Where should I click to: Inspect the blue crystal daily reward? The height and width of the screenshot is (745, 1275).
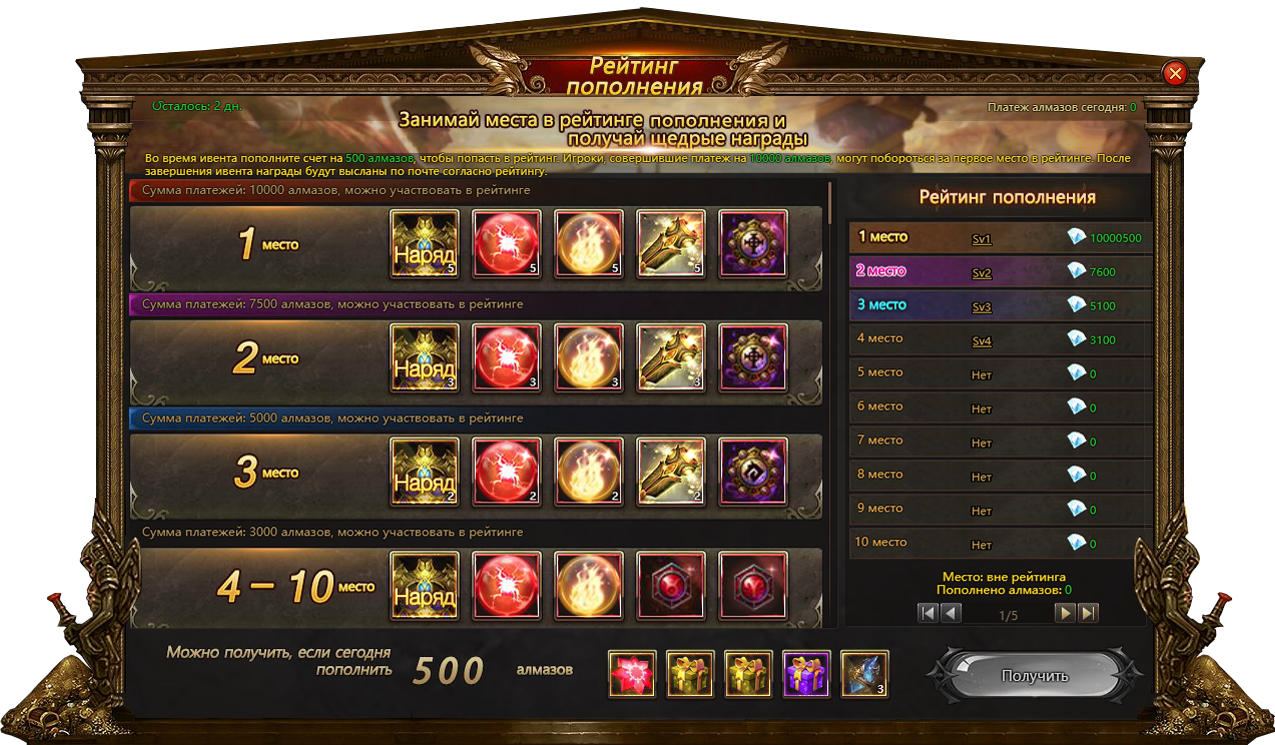tap(865, 674)
